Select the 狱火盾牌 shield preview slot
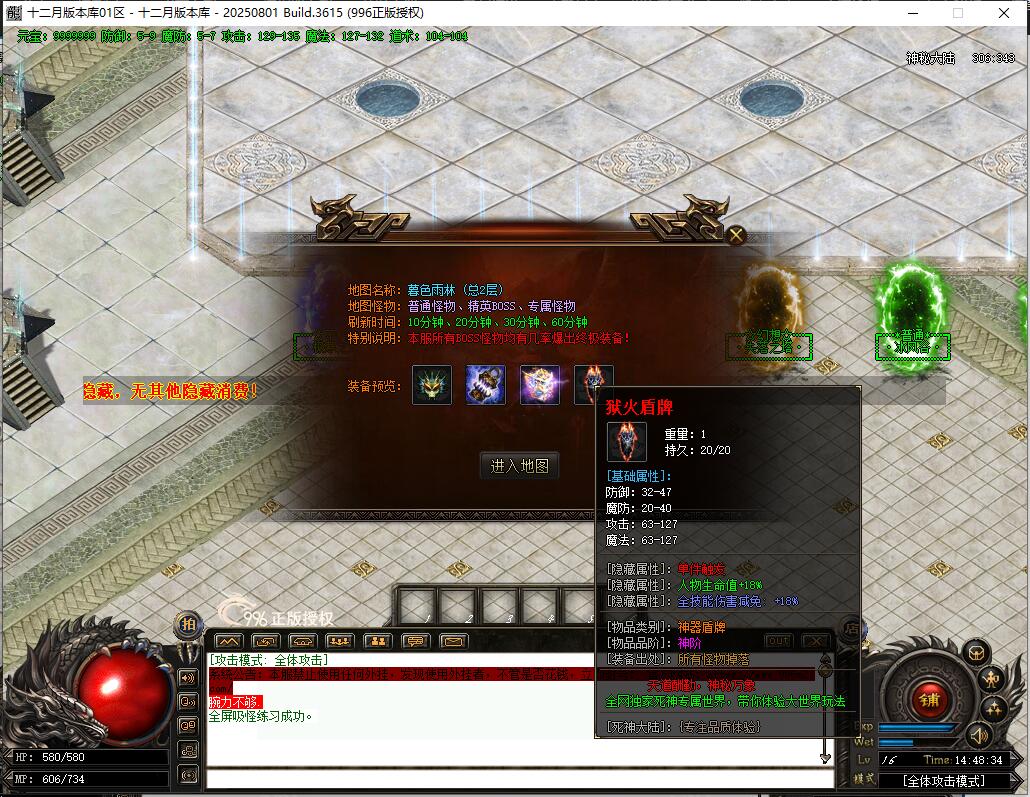Image resolution: width=1030 pixels, height=797 pixels. (x=593, y=384)
